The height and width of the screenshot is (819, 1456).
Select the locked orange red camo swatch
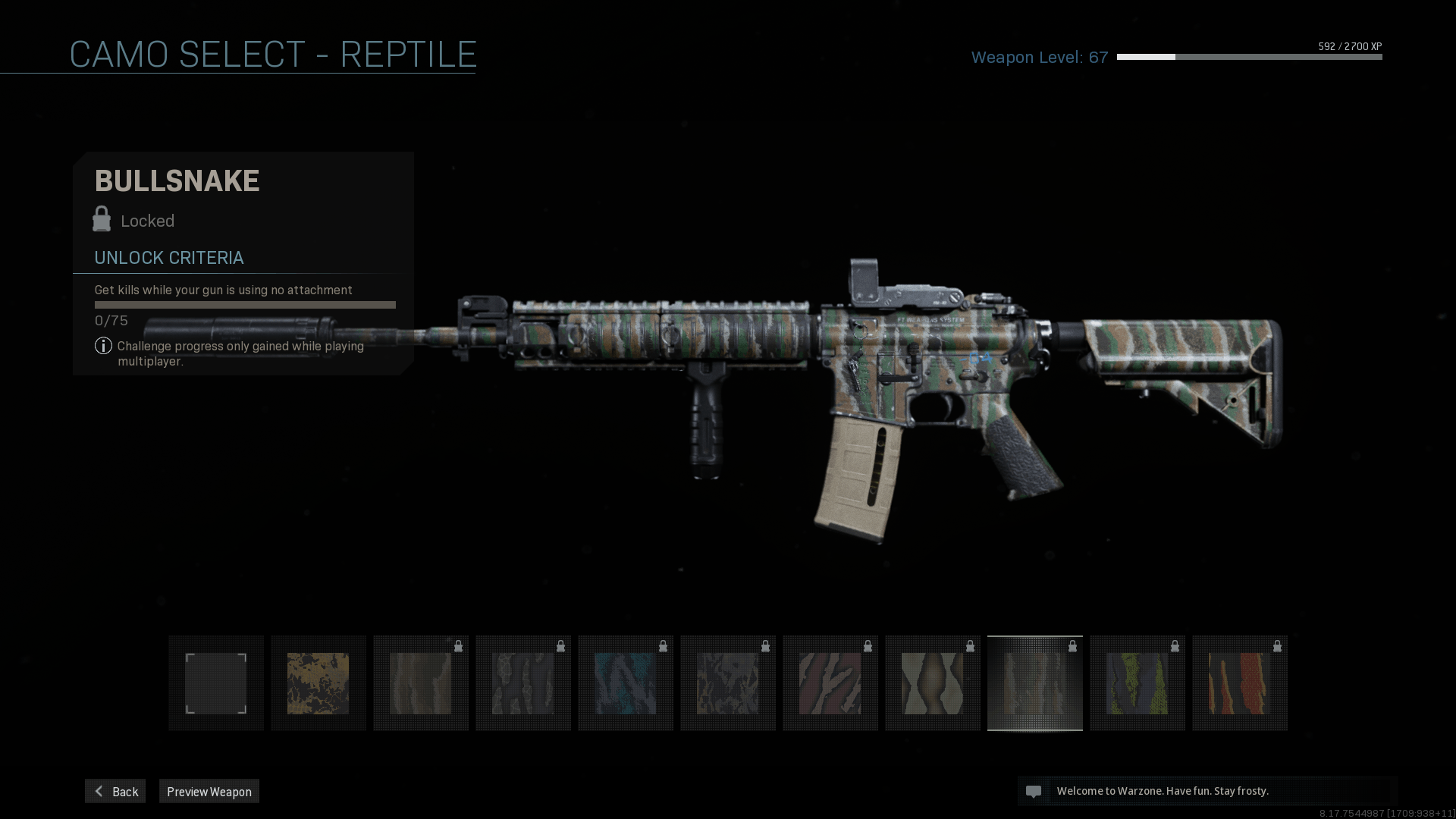(x=1240, y=683)
